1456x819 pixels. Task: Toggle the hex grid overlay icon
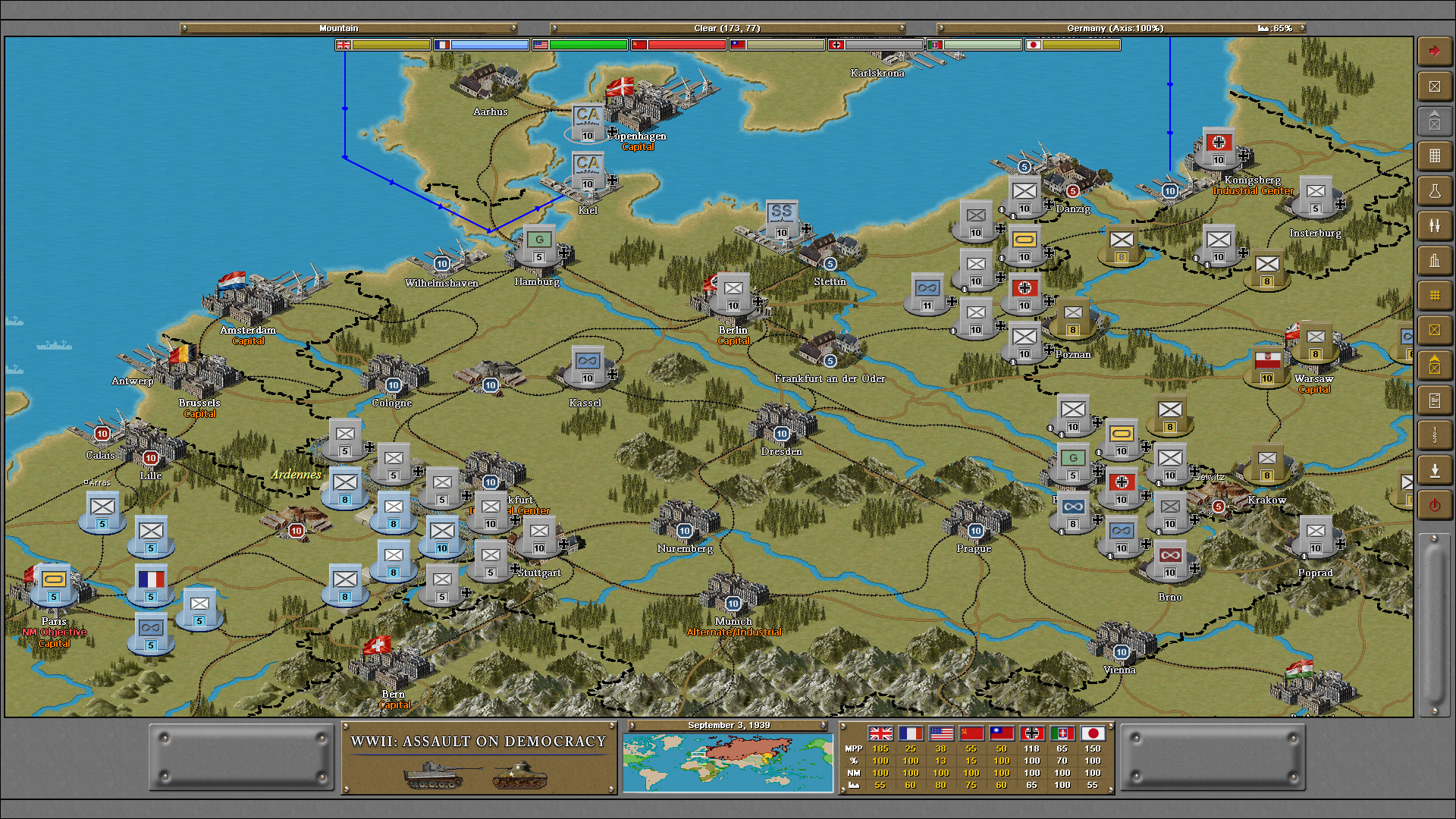point(1435,296)
